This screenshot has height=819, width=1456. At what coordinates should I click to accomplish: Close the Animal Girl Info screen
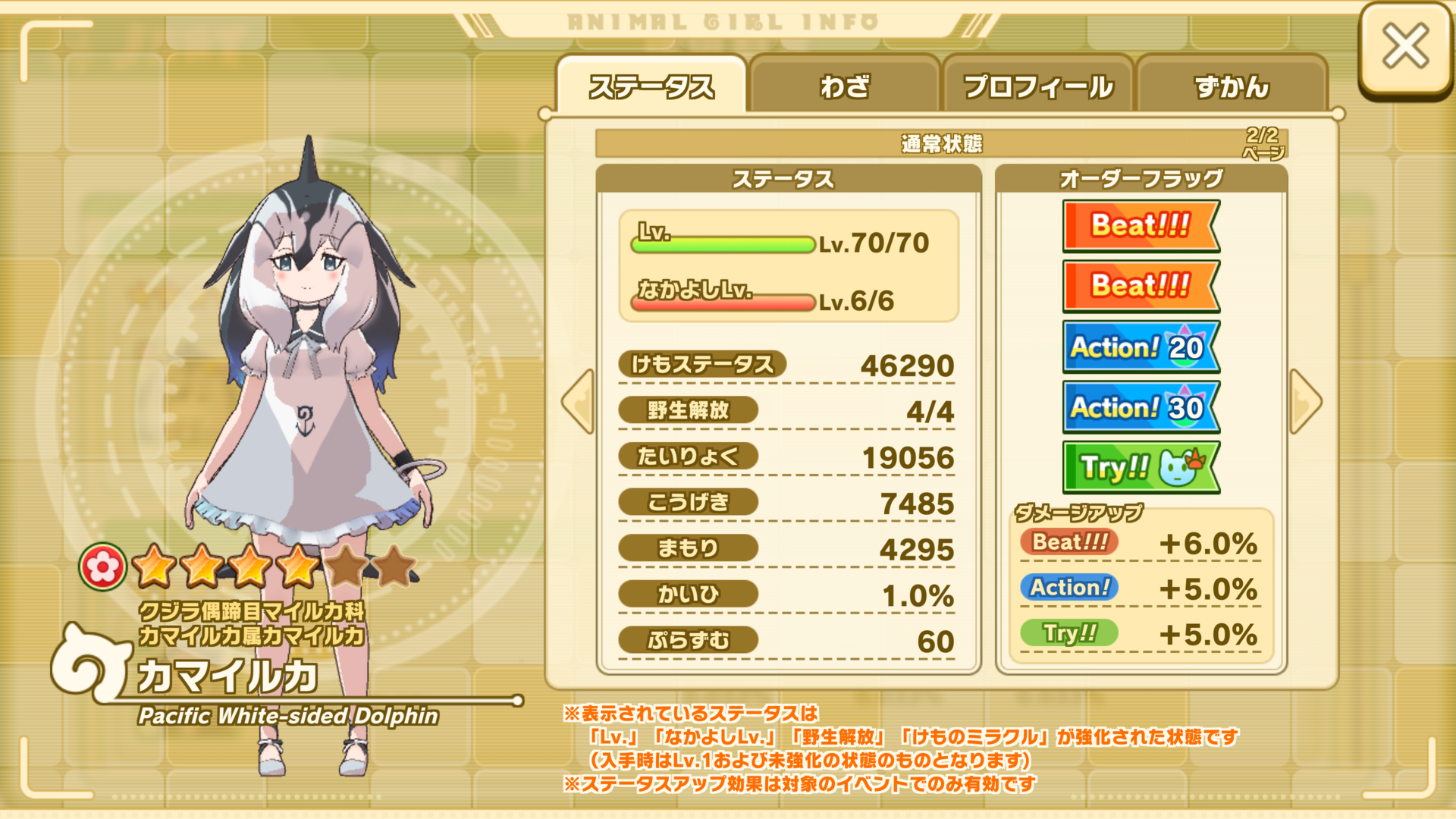tap(1404, 47)
